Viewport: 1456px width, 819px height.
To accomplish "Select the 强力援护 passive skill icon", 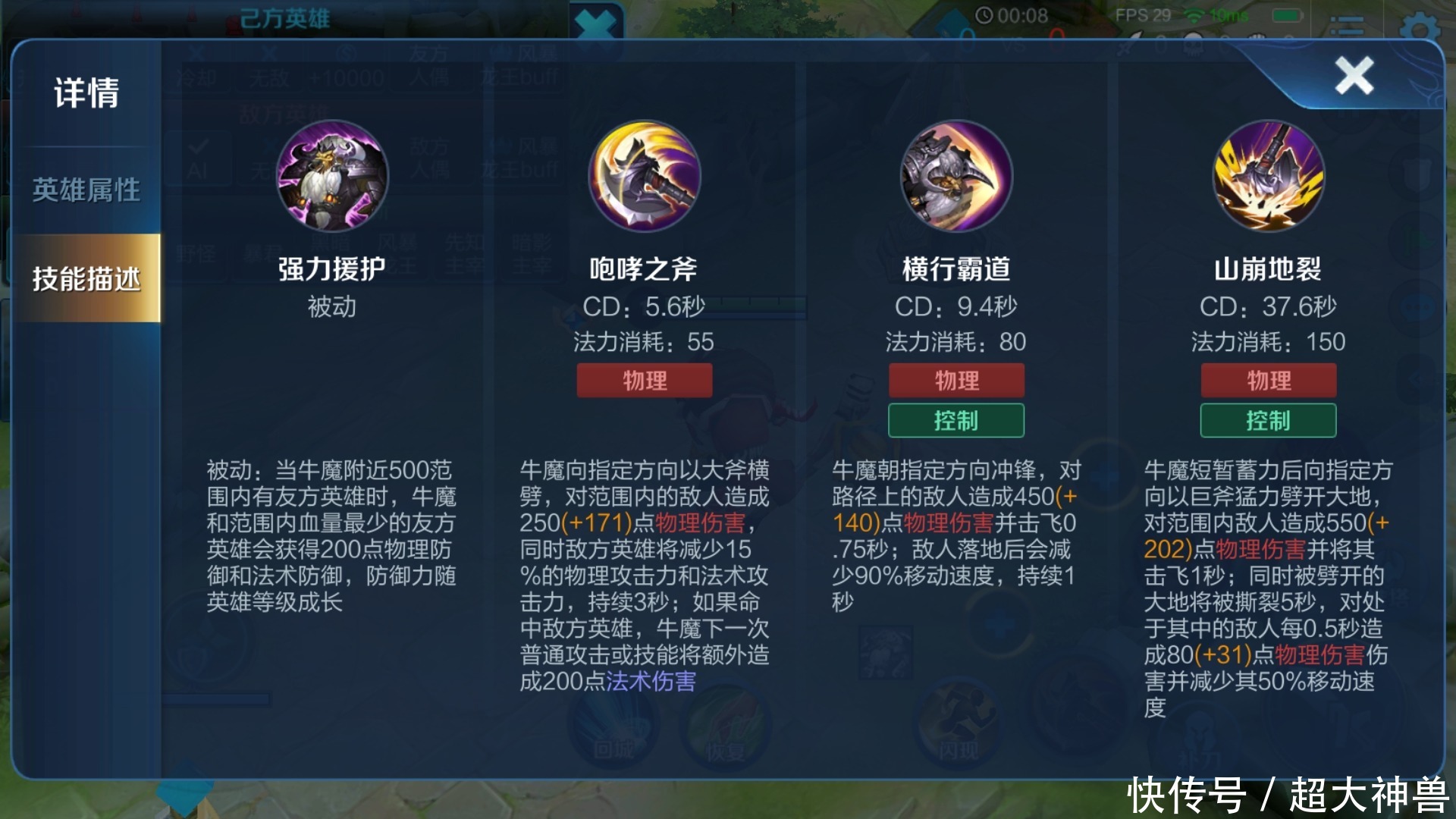I will click(331, 176).
